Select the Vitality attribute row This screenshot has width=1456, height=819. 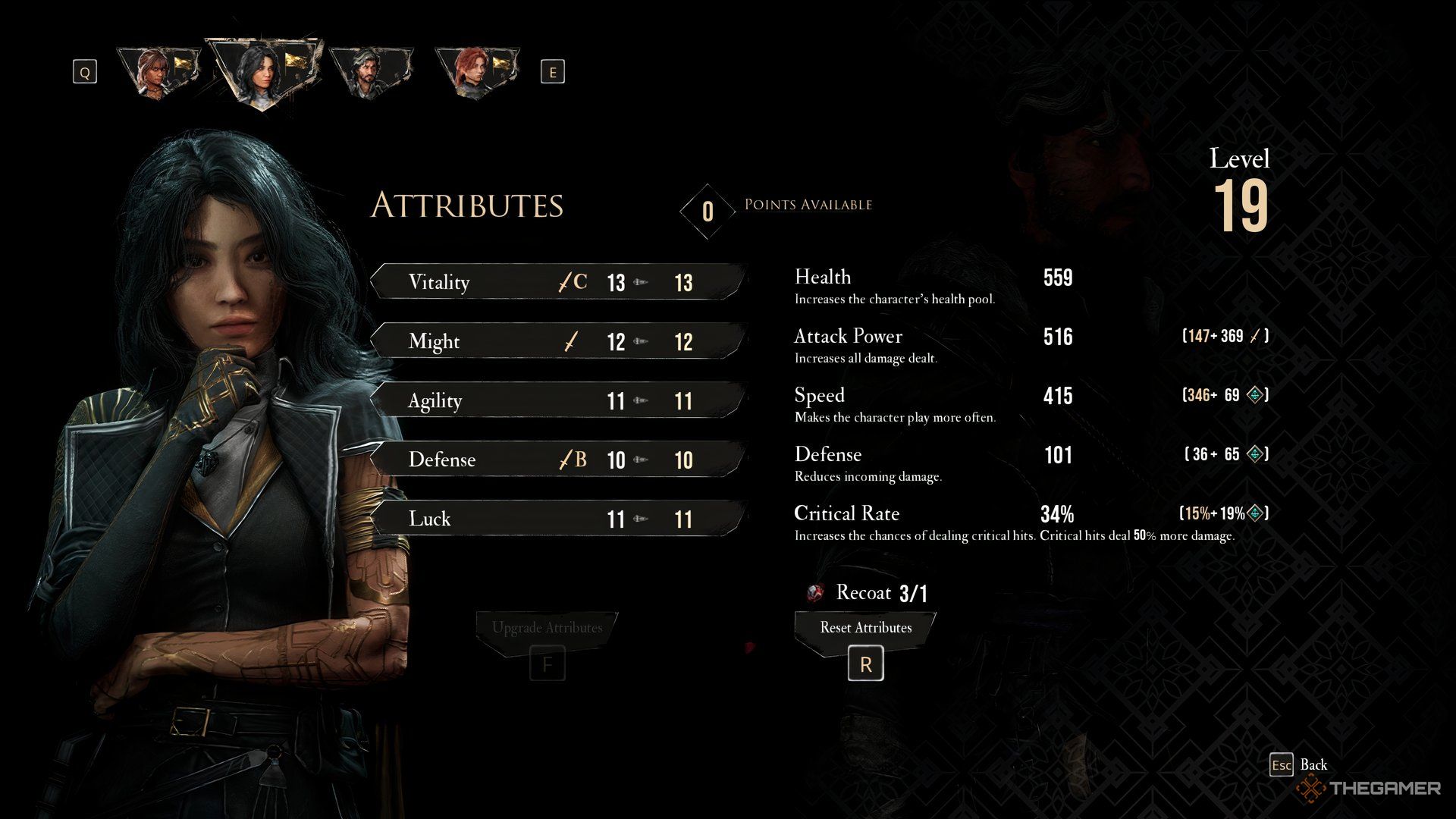558,282
